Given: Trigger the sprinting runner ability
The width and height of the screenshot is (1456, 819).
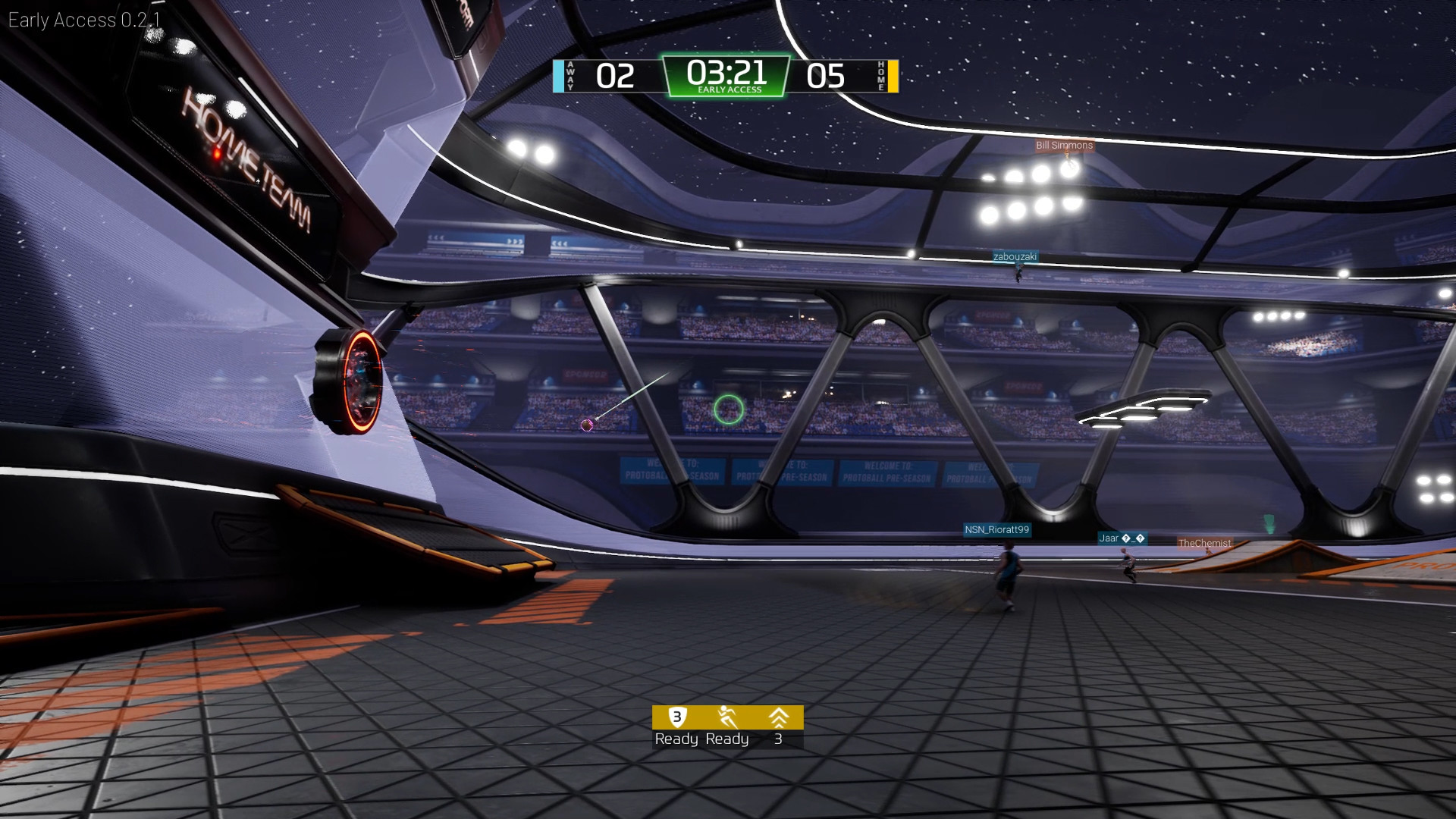Looking at the screenshot, I should point(727,717).
